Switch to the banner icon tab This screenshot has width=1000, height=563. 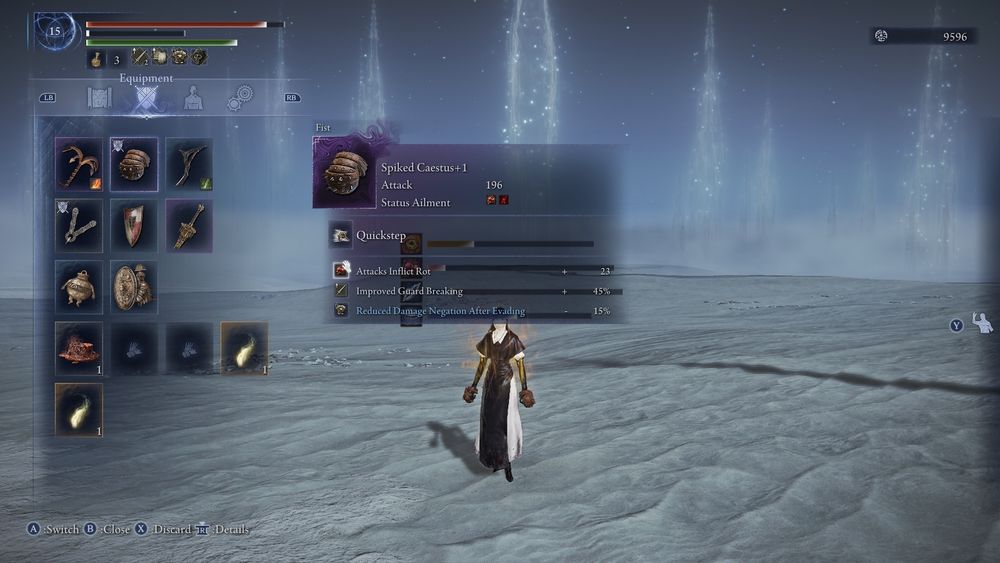99,98
